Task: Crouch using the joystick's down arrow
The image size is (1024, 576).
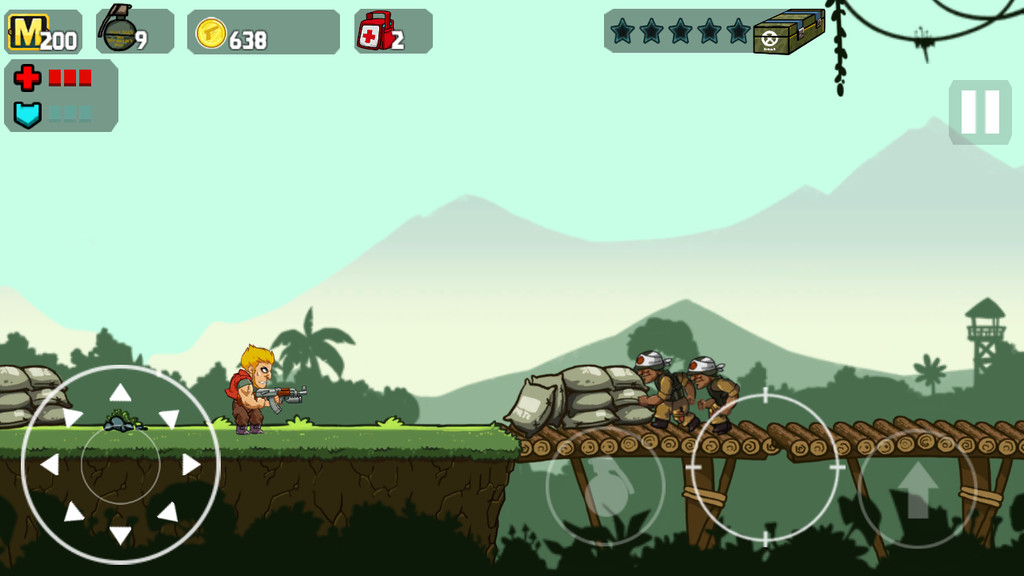Action: 120,535
